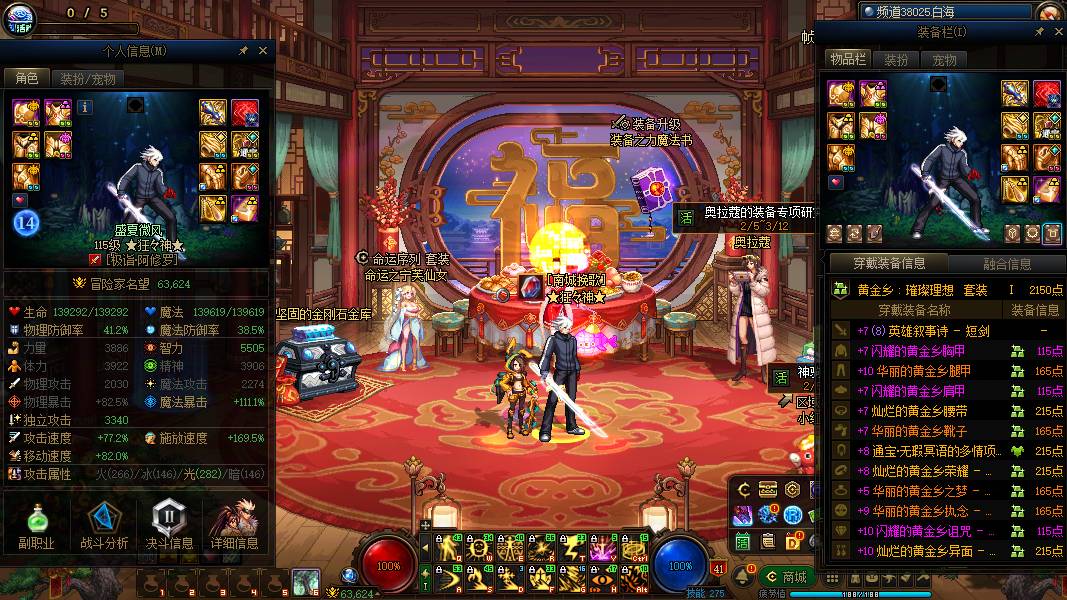This screenshot has width=1067, height=600.
Task: Close the equipment panel (装备栏)
Action: [x=1056, y=32]
